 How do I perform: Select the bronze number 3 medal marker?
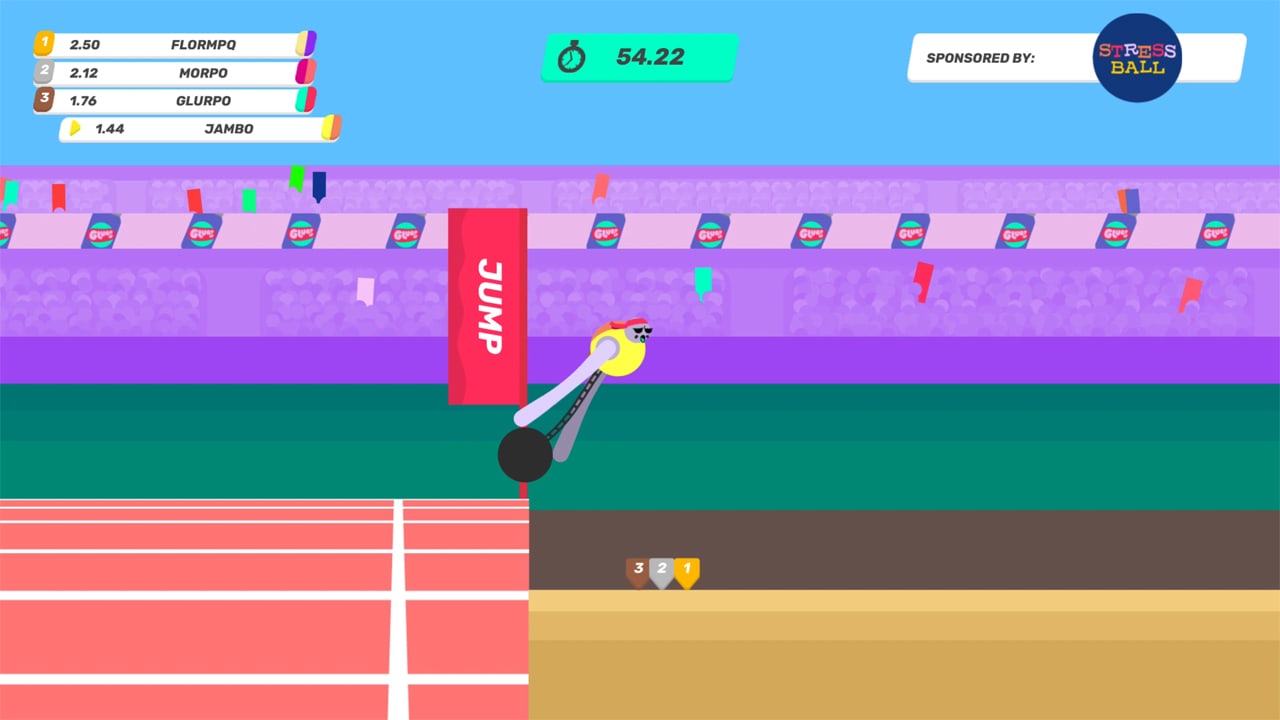click(x=638, y=569)
